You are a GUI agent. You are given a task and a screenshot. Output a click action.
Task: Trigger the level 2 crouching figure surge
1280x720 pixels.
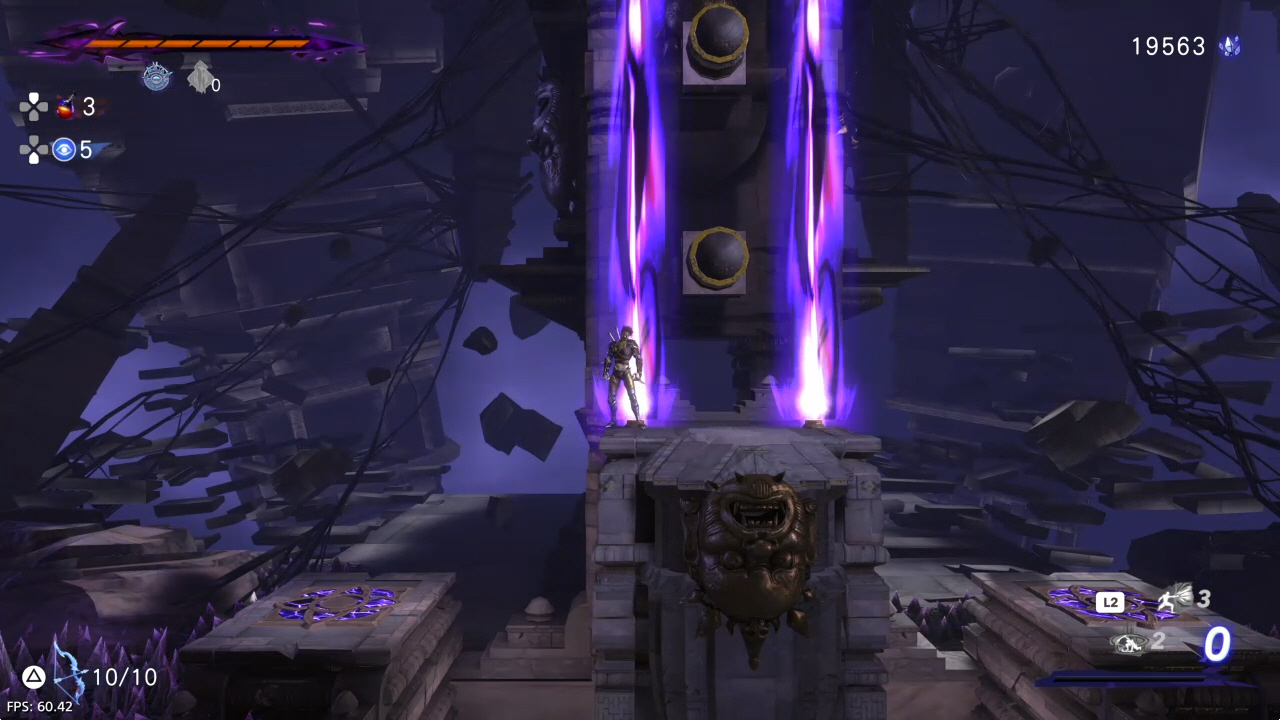click(1127, 643)
